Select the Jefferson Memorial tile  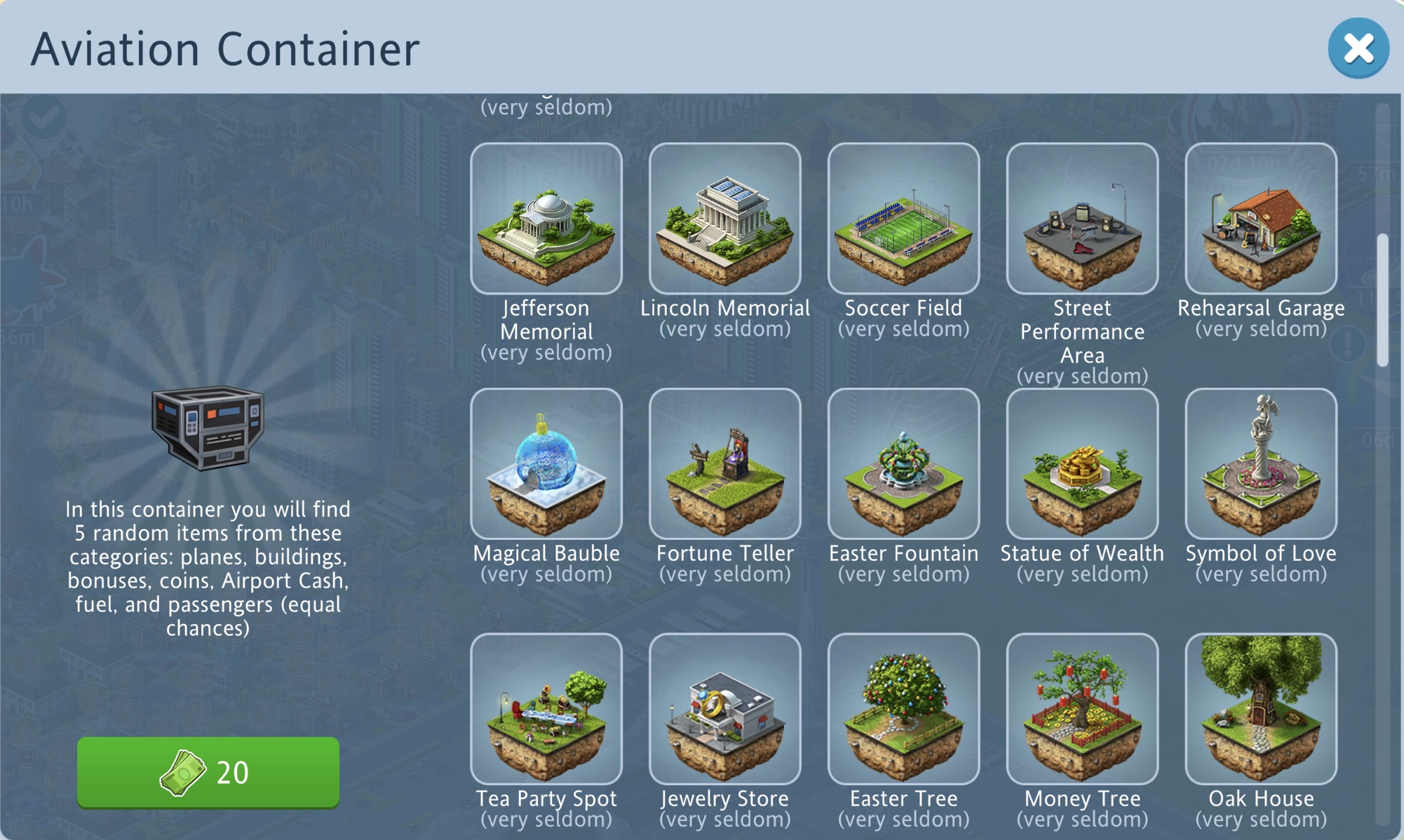click(546, 219)
